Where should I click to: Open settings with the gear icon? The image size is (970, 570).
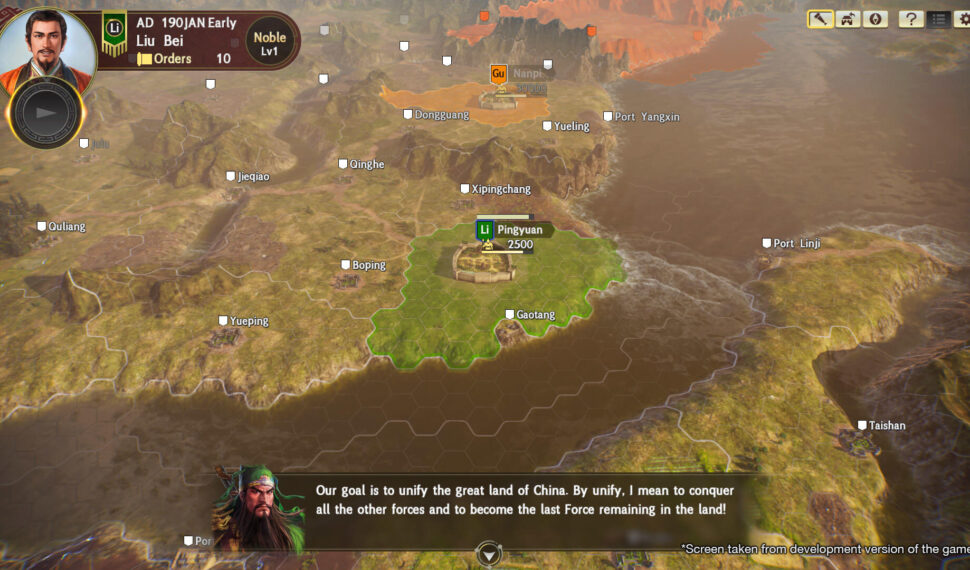click(x=963, y=19)
